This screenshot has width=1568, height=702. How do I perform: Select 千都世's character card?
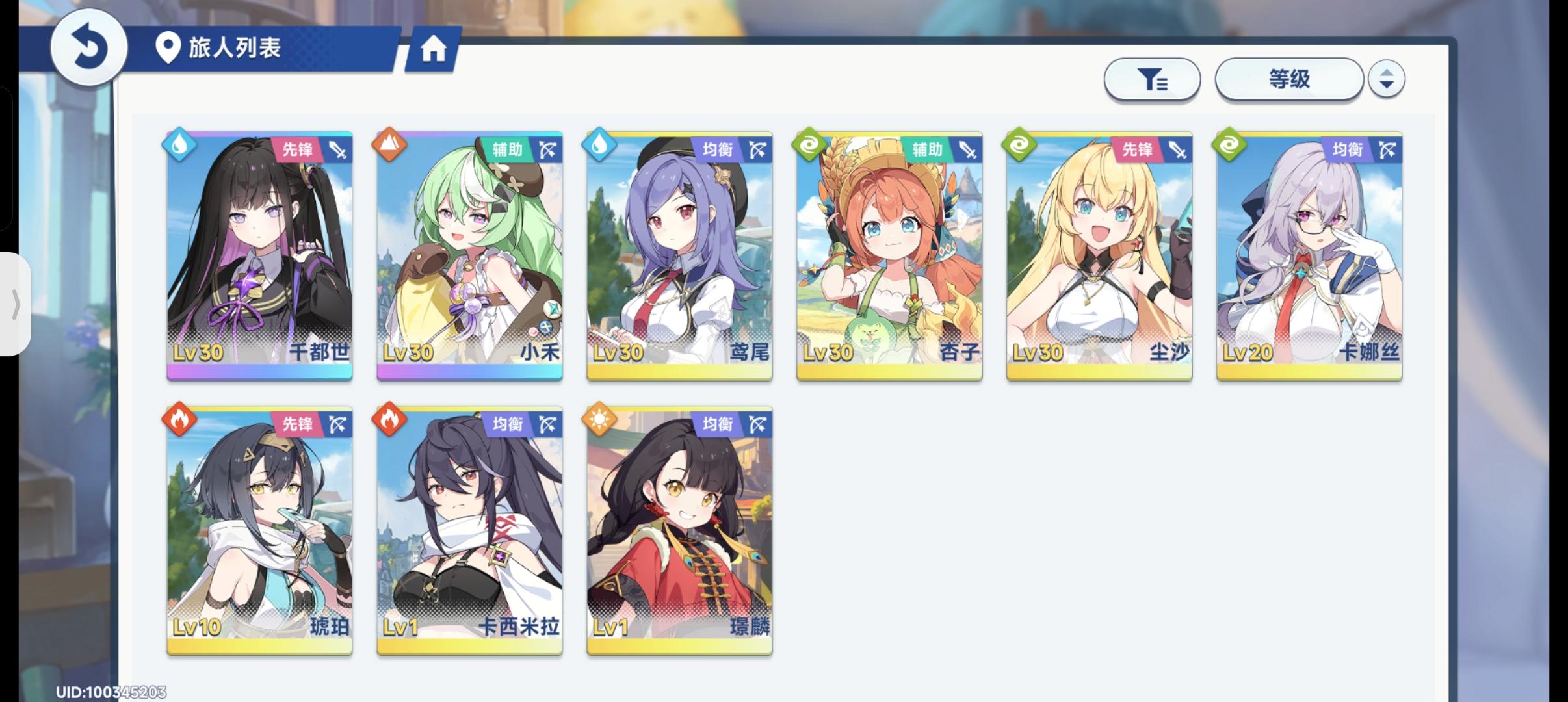pyautogui.click(x=259, y=253)
